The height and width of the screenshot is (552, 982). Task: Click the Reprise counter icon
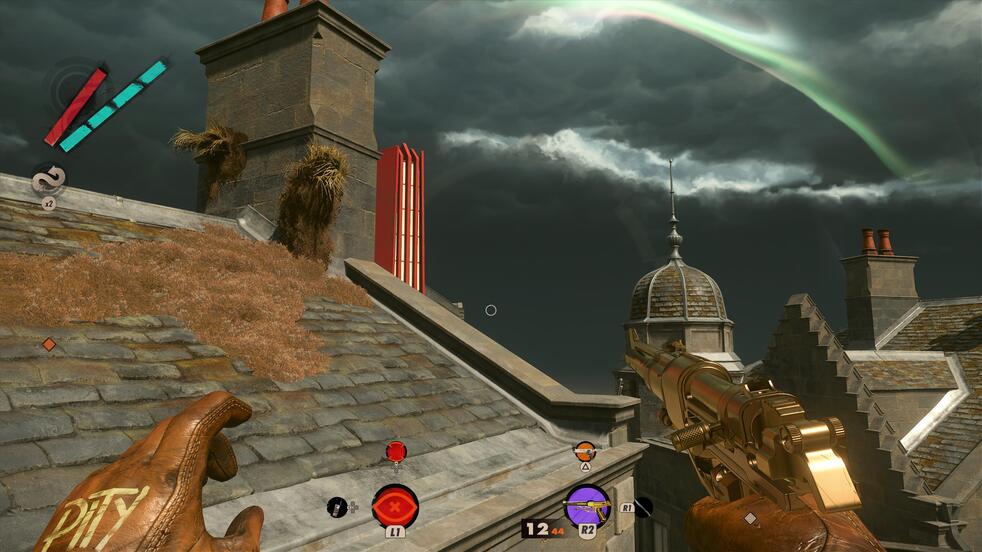[47, 180]
